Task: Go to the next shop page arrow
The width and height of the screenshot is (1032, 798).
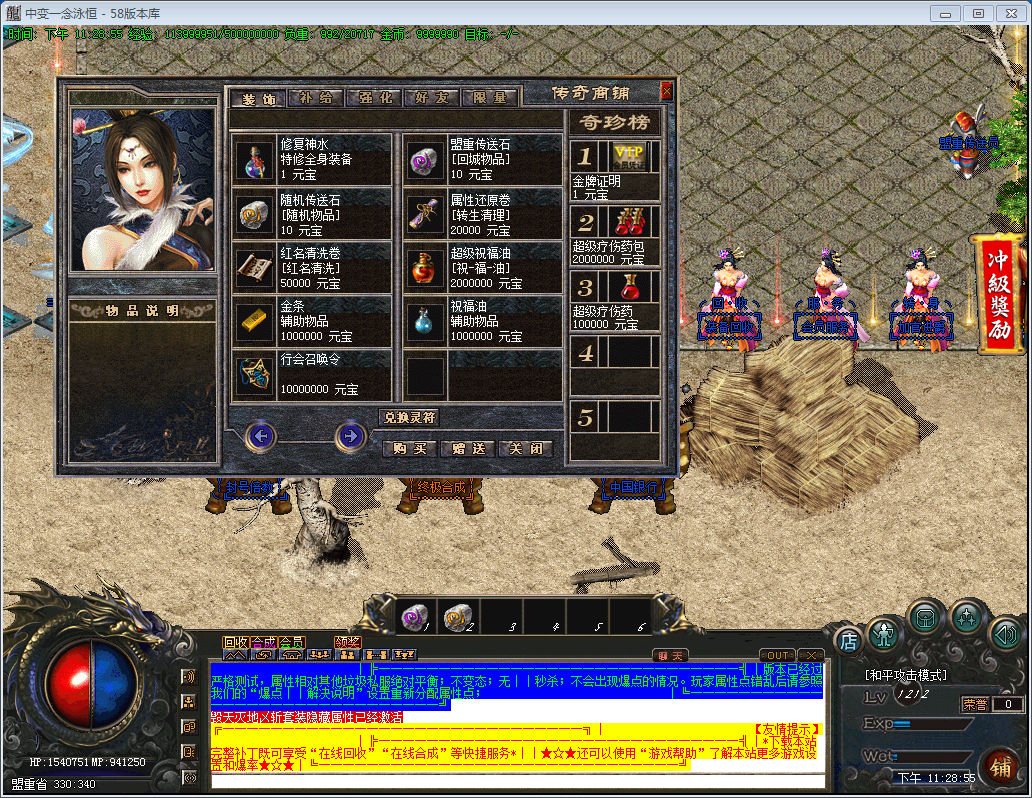Action: coord(349,436)
